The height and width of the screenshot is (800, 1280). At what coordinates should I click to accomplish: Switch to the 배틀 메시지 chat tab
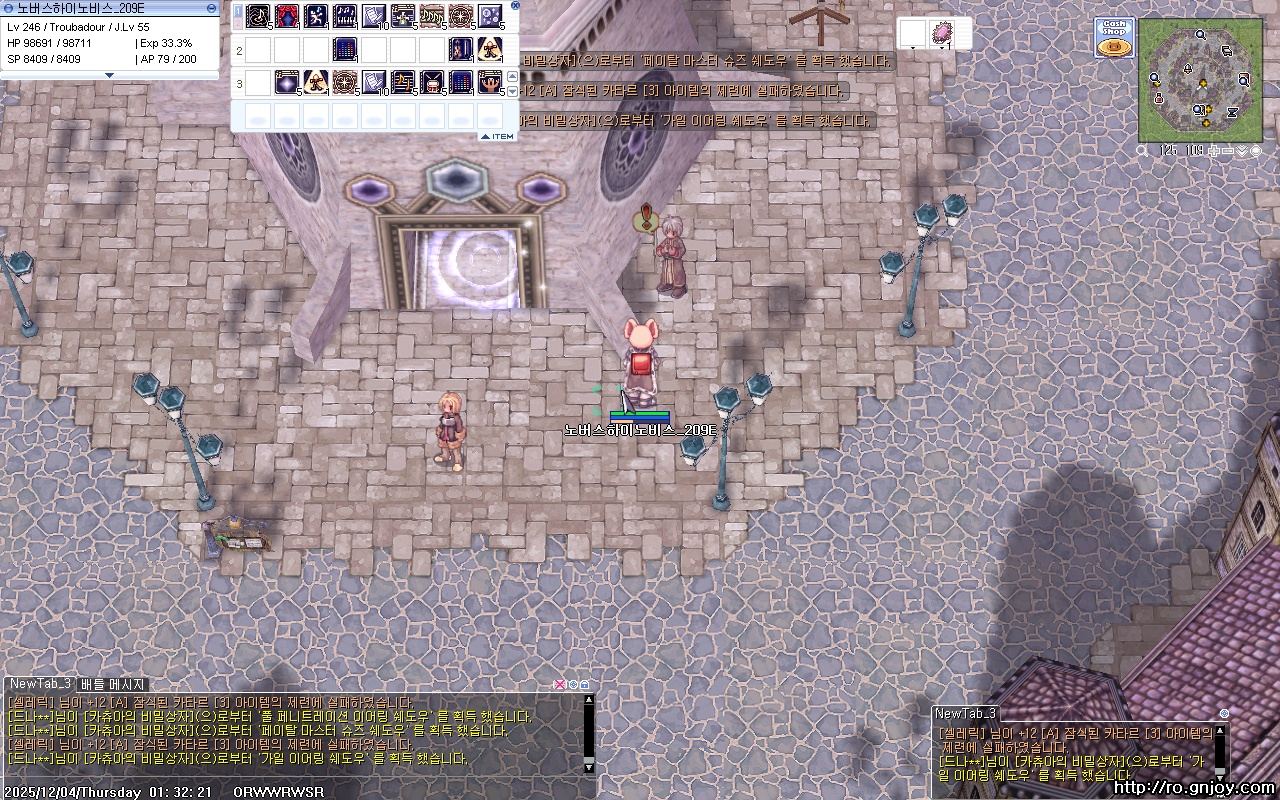coord(112,684)
